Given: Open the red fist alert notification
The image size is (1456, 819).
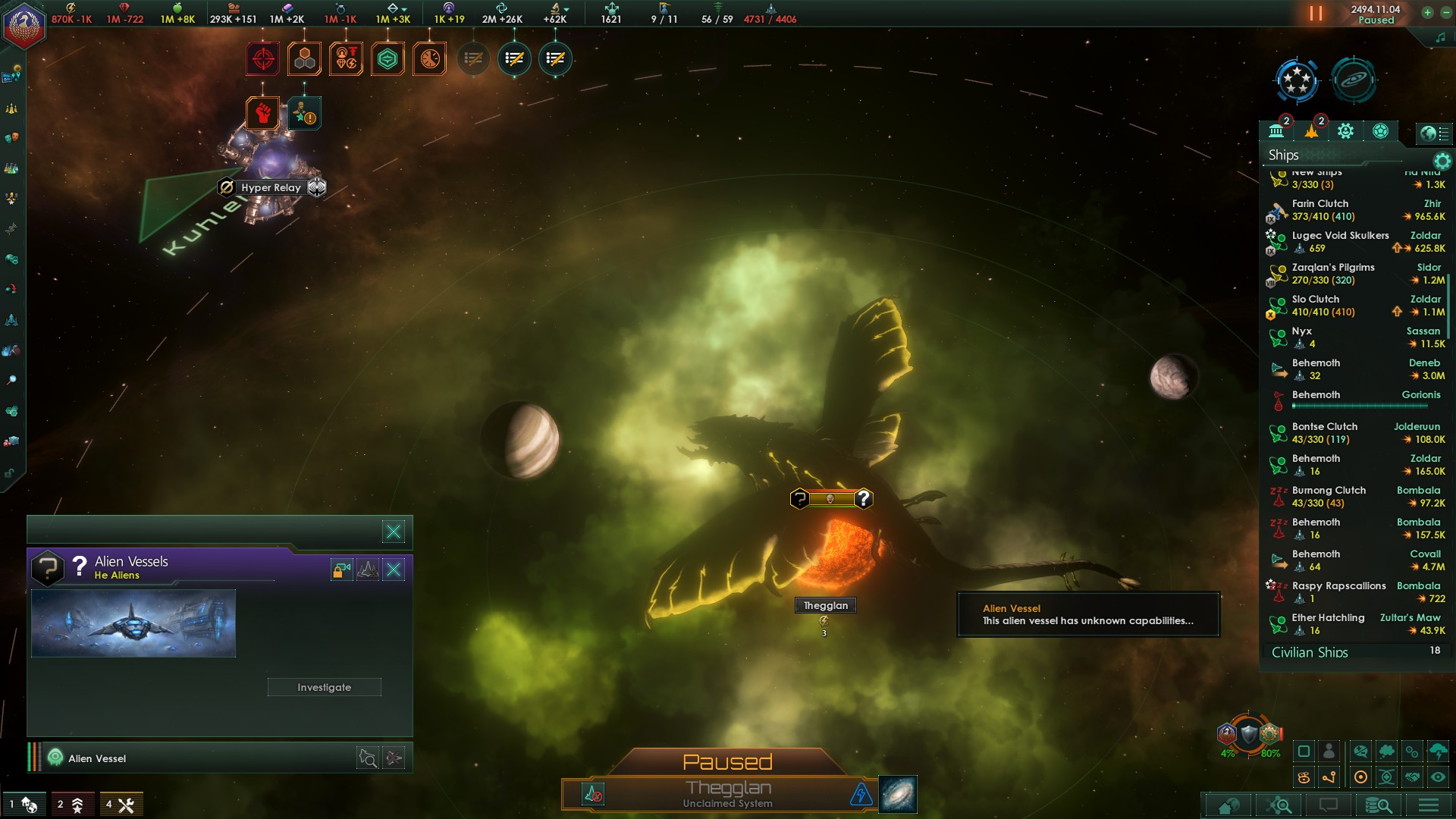Looking at the screenshot, I should pyautogui.click(x=263, y=114).
